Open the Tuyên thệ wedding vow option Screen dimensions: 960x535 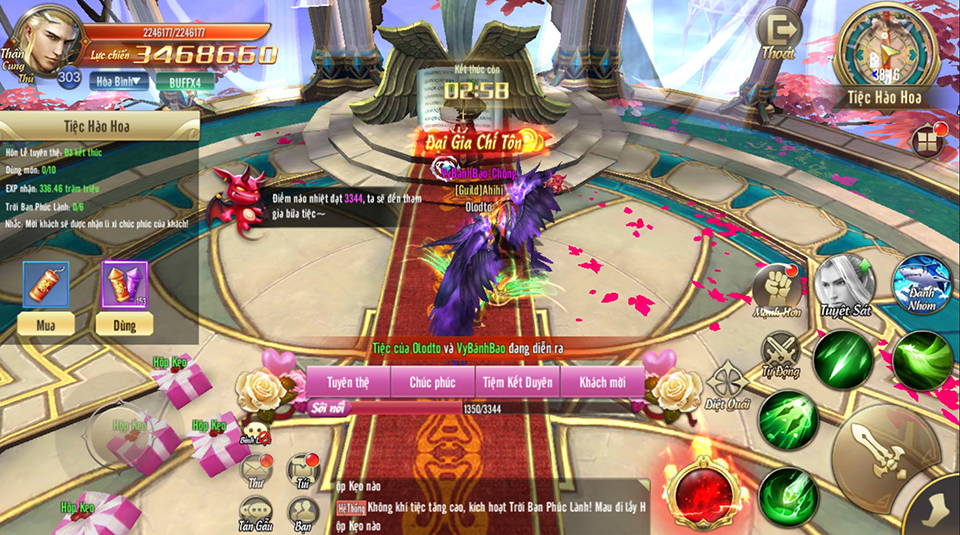click(x=349, y=382)
